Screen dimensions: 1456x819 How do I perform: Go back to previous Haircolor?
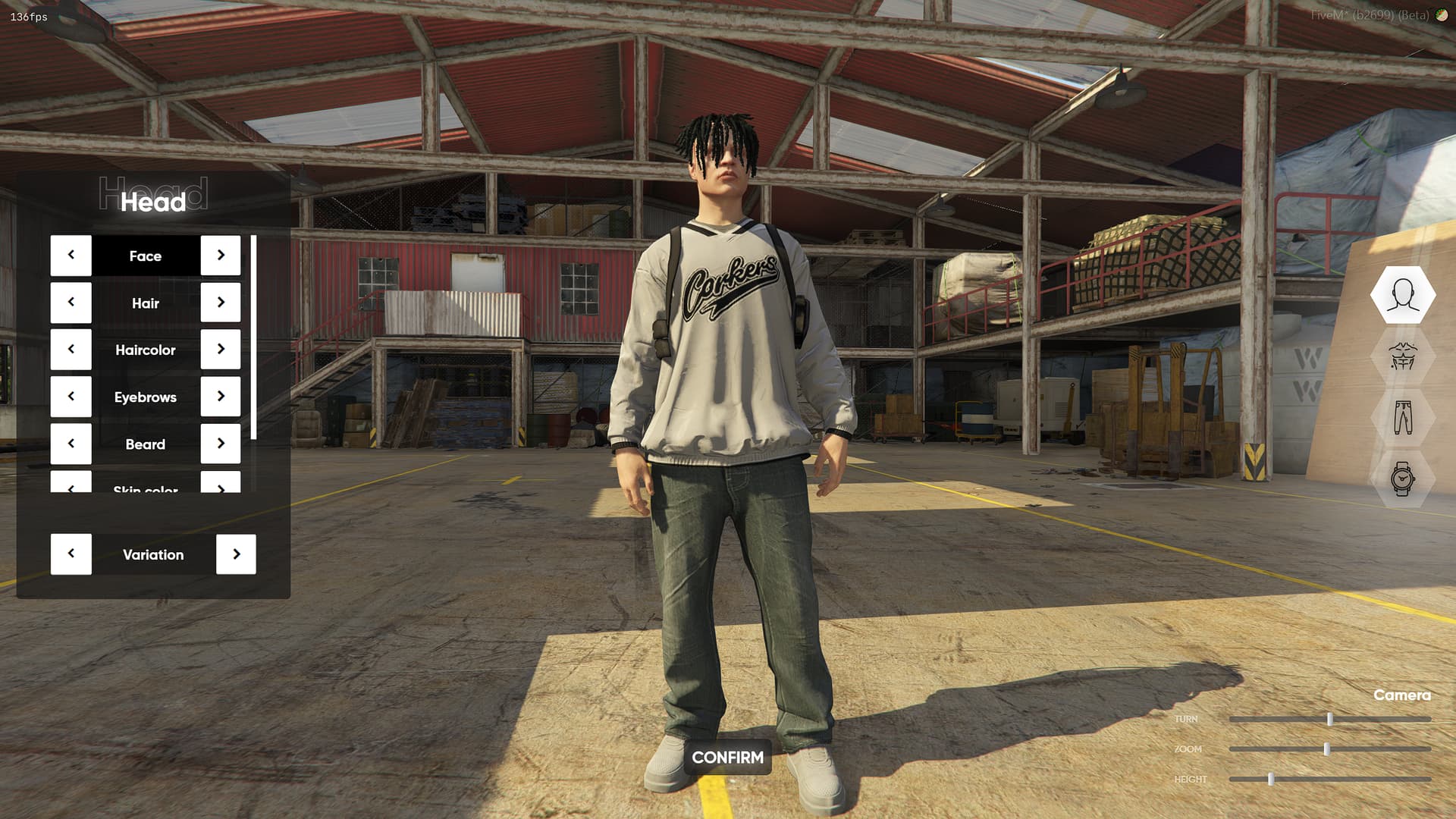71,350
